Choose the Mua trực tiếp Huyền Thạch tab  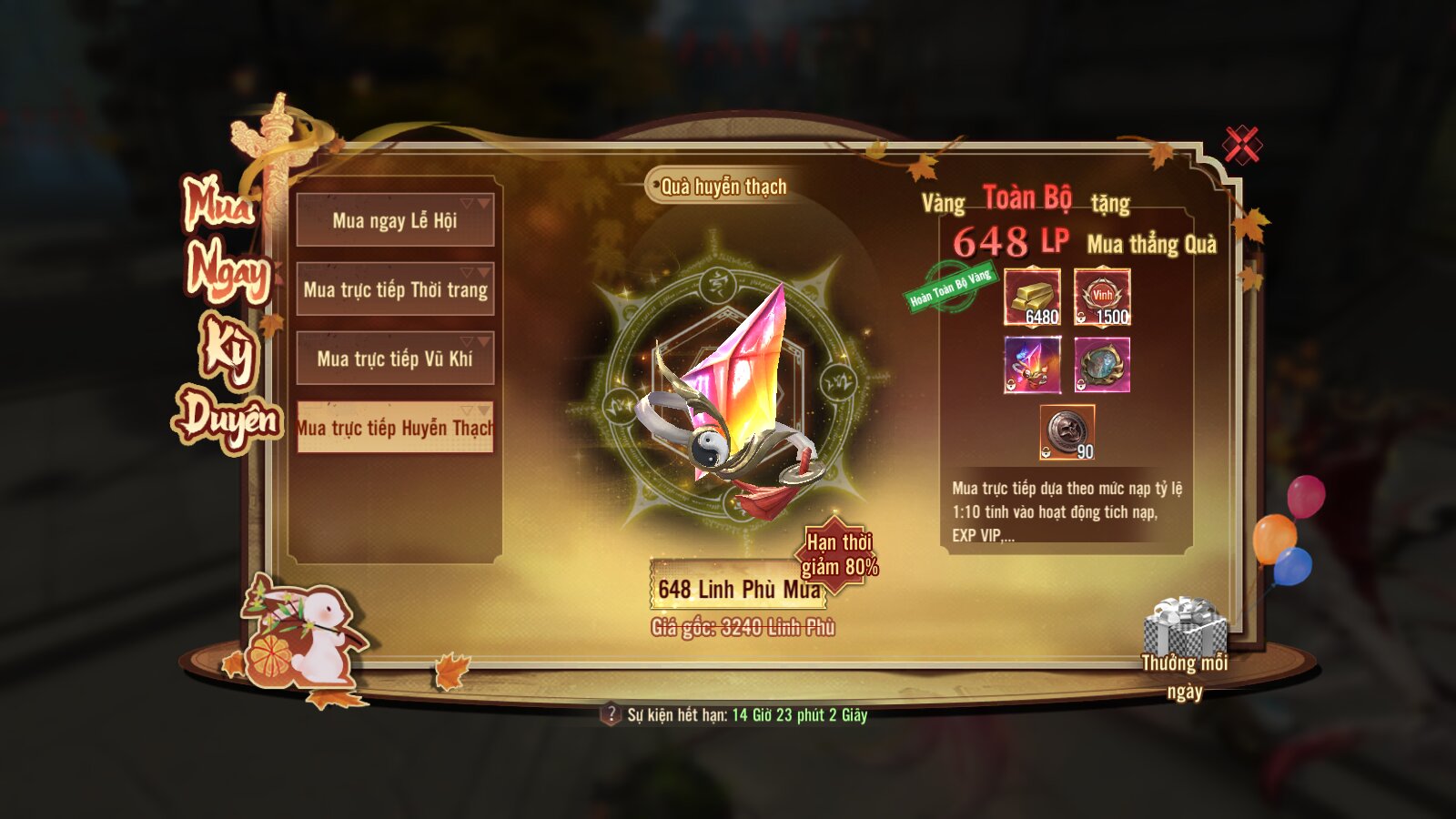point(395,428)
